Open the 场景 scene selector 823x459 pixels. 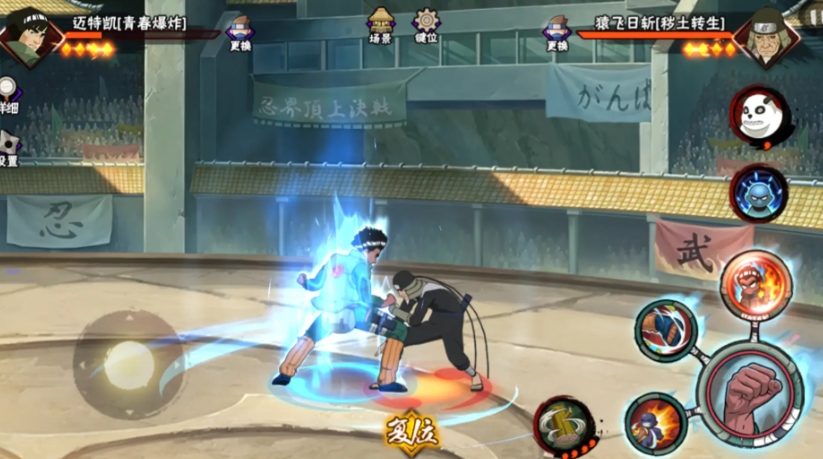(380, 25)
